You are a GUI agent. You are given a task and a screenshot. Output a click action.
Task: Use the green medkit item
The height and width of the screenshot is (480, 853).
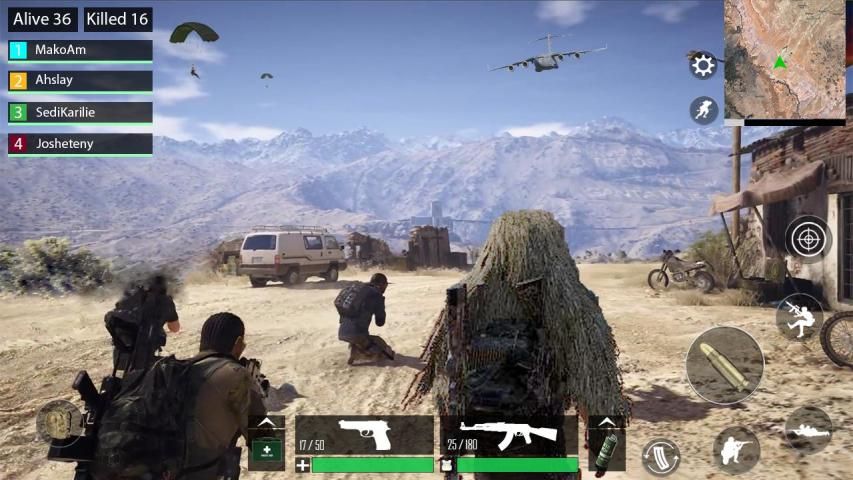pyautogui.click(x=266, y=451)
